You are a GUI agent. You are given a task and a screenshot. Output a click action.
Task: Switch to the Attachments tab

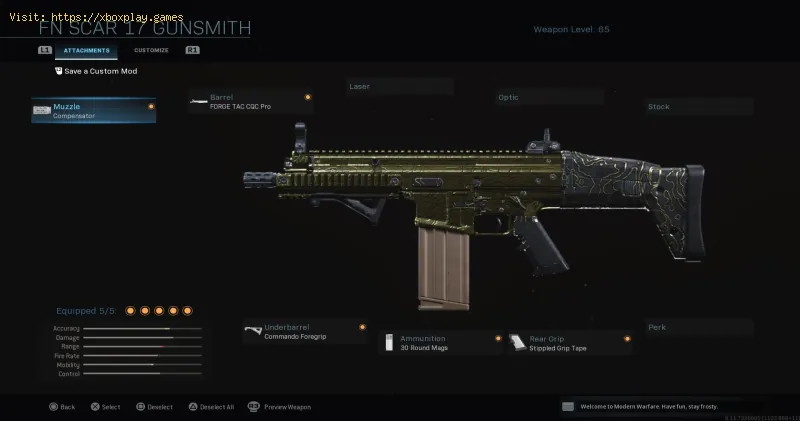coord(86,50)
